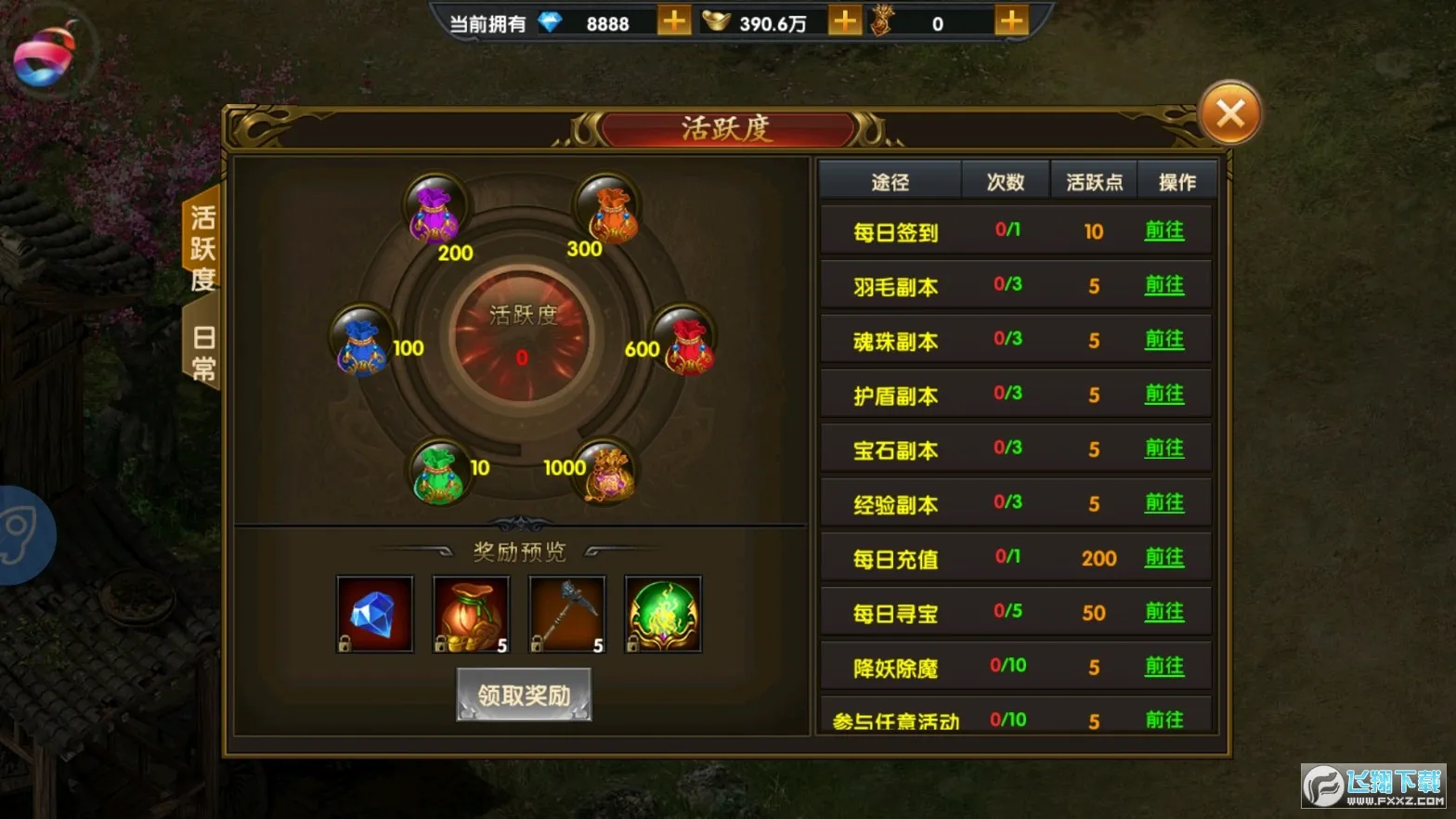The height and width of the screenshot is (819, 1456).
Task: Open the green 10-point reward bag
Action: (x=439, y=475)
